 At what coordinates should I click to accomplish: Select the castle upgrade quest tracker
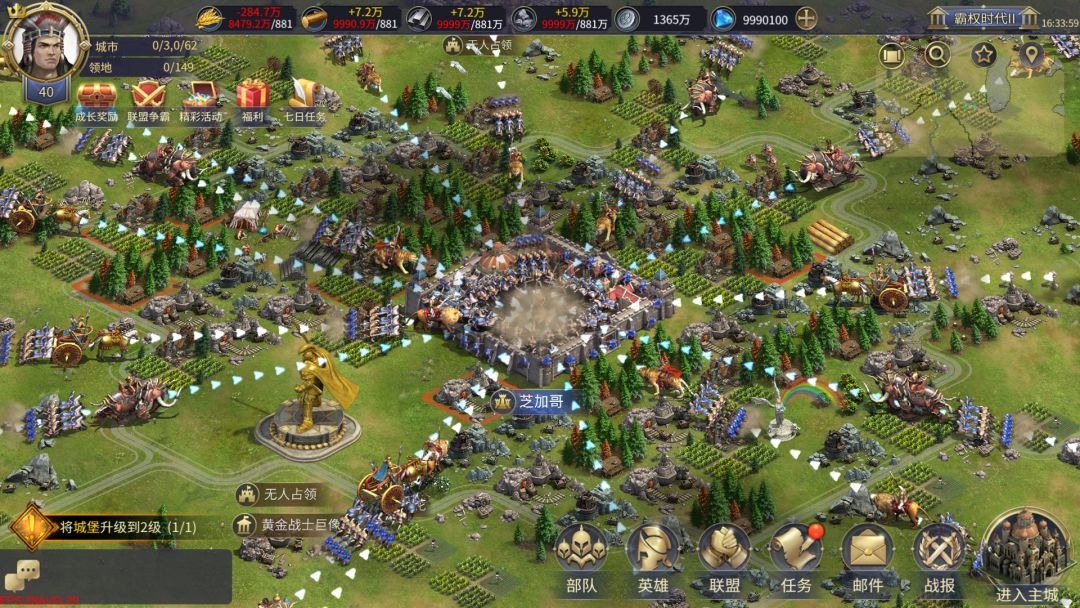click(120, 526)
